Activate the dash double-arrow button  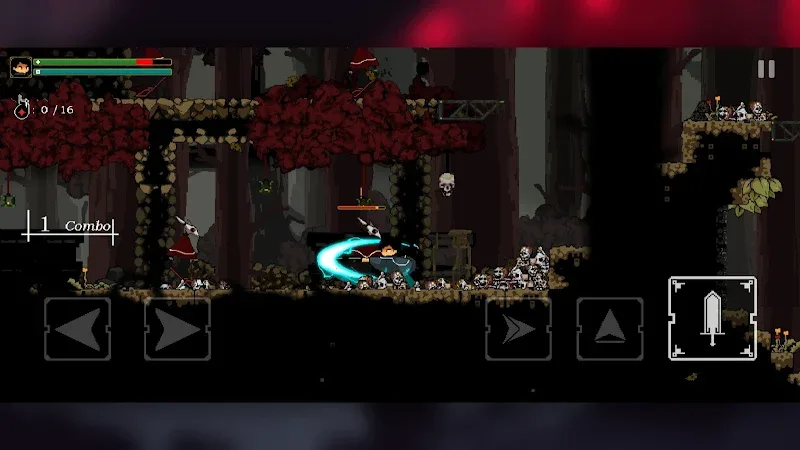point(518,329)
